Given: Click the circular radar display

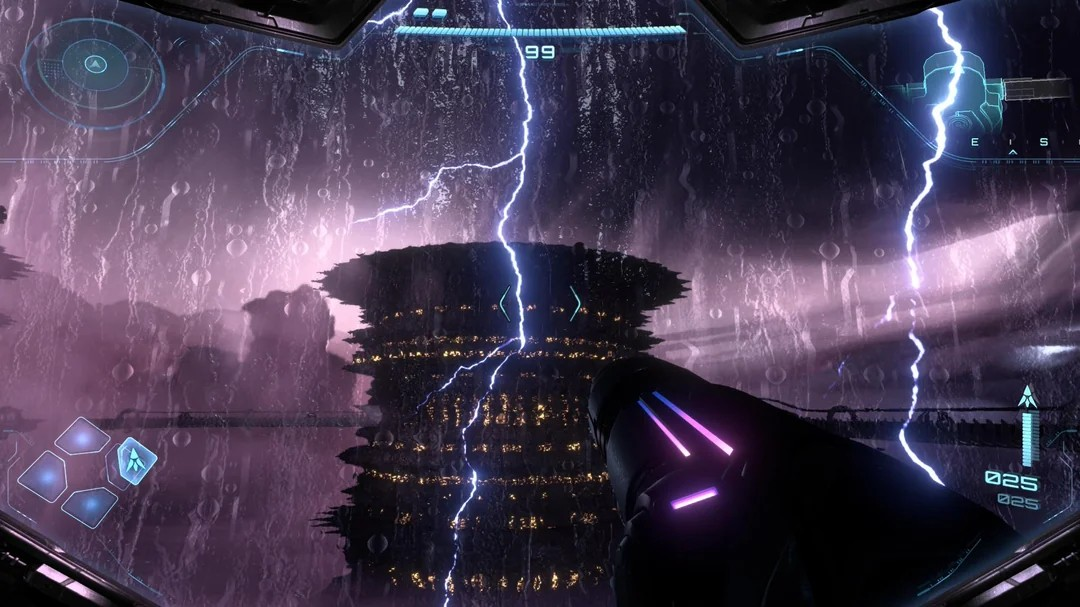Looking at the screenshot, I should tap(95, 67).
